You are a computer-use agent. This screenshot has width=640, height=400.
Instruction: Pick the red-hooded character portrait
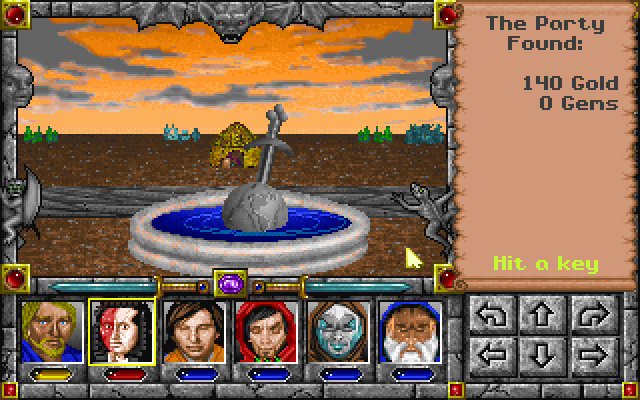tap(266, 331)
